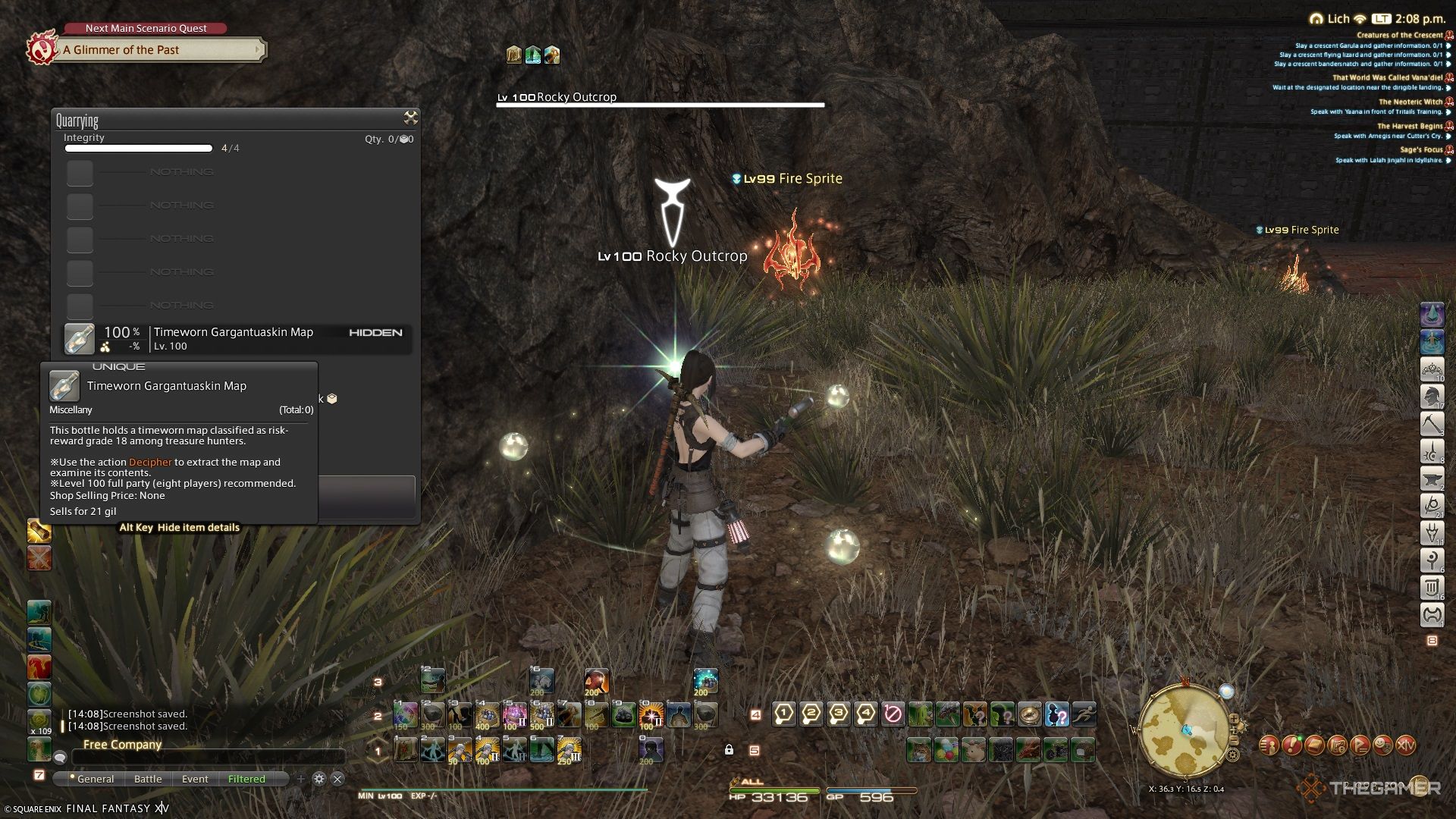The height and width of the screenshot is (819, 1456).
Task: Open the Event chat tab
Action: click(195, 779)
